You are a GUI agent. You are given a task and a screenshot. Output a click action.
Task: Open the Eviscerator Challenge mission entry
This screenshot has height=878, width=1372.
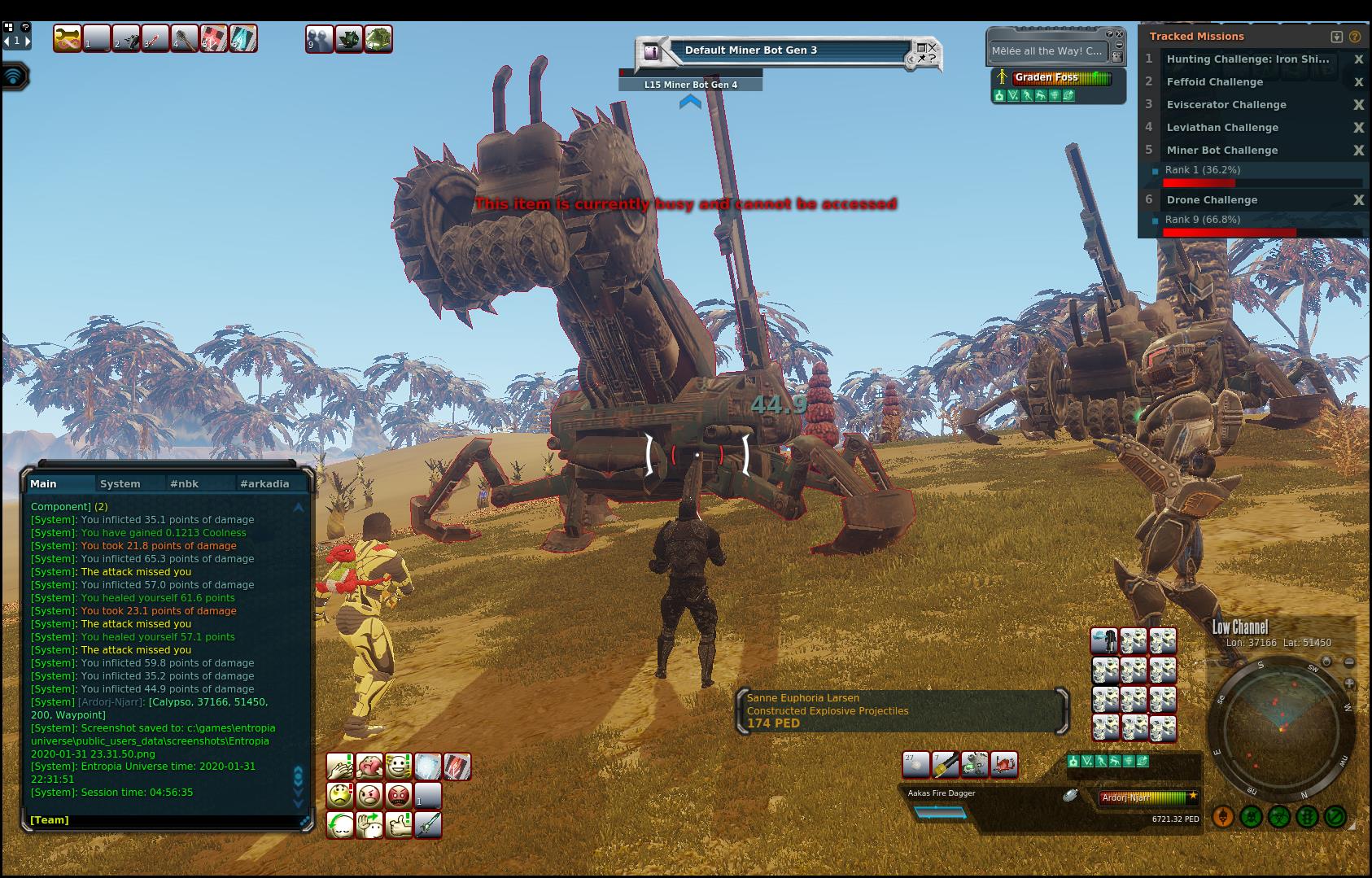(1226, 105)
